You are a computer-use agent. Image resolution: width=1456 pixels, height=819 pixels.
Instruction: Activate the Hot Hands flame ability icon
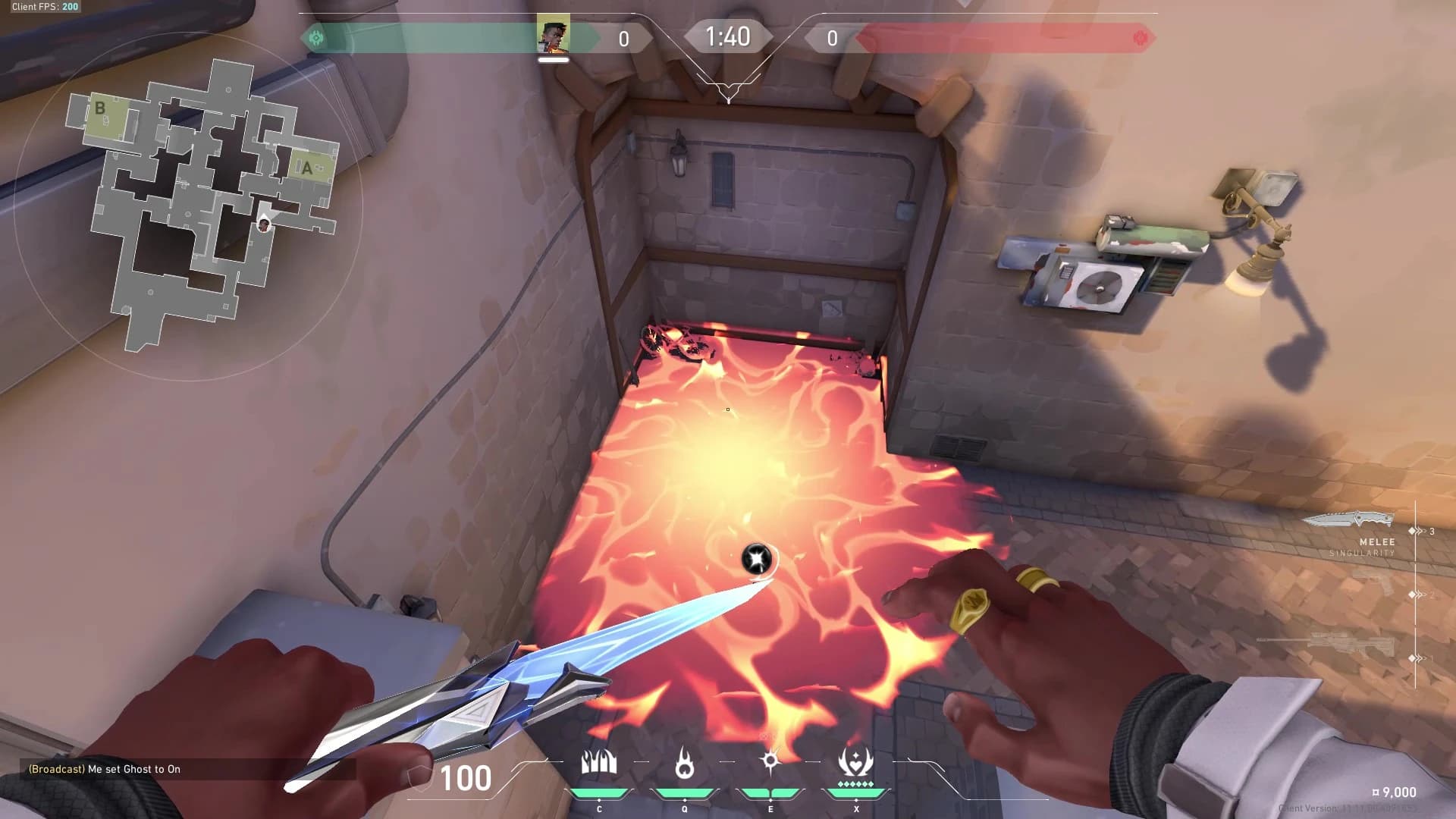click(684, 762)
